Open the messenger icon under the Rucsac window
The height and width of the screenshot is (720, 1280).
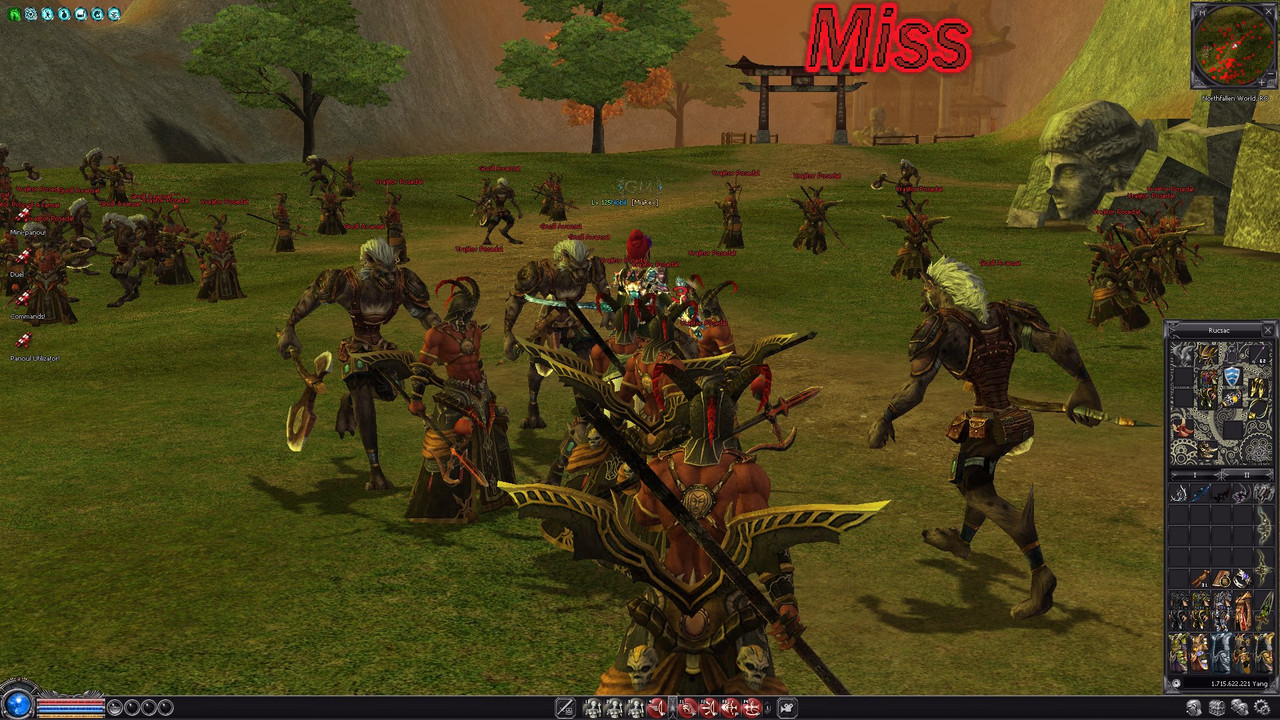coord(1240,707)
